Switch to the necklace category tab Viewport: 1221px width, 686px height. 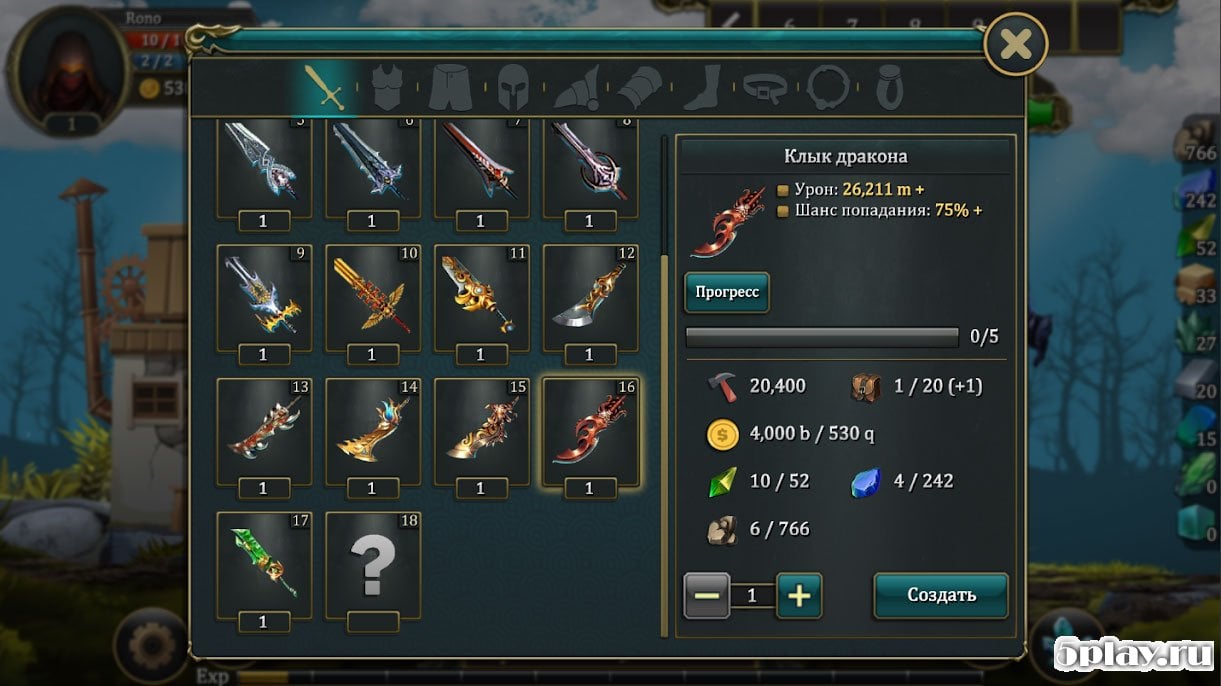828,88
